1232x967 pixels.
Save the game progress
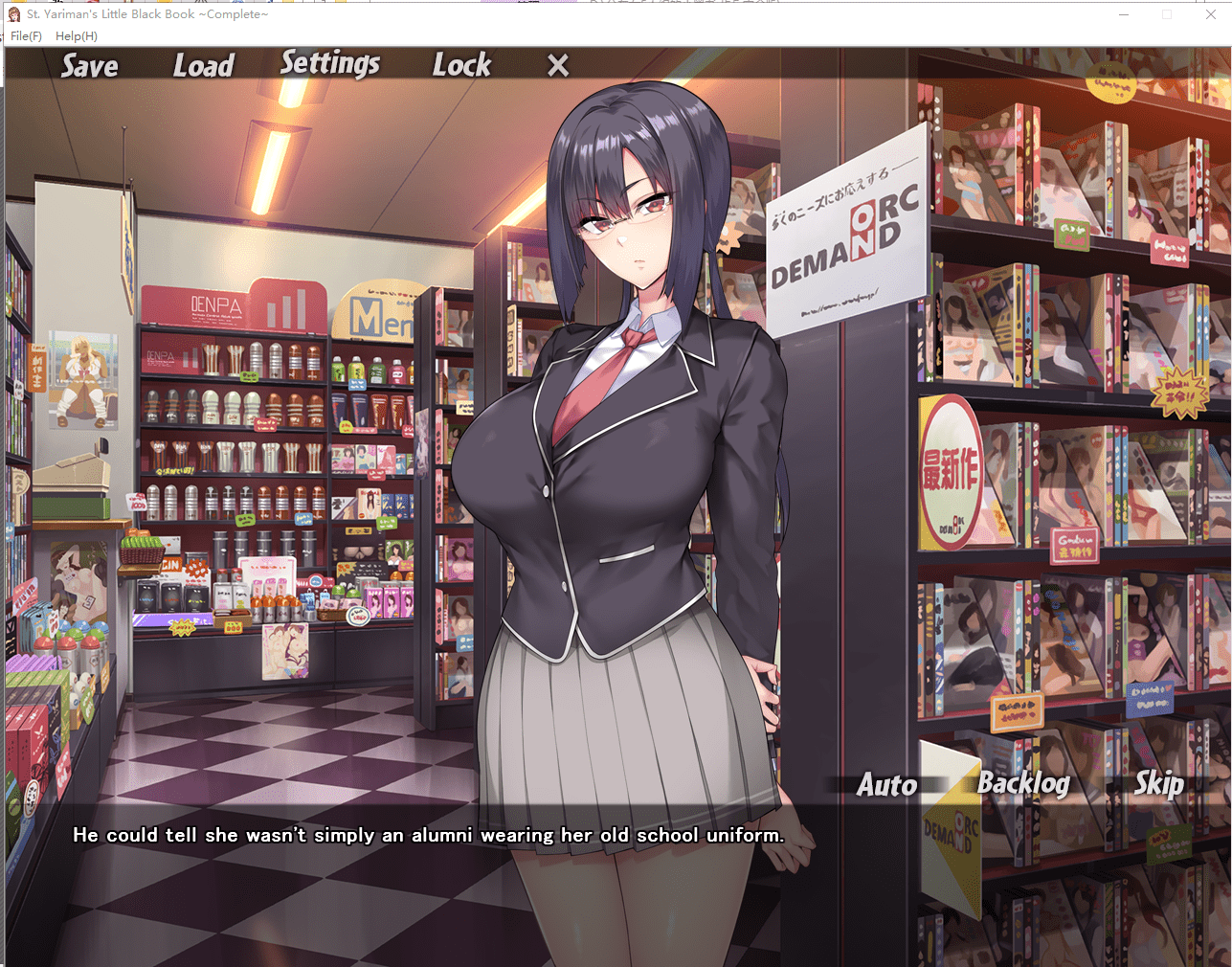[x=89, y=65]
